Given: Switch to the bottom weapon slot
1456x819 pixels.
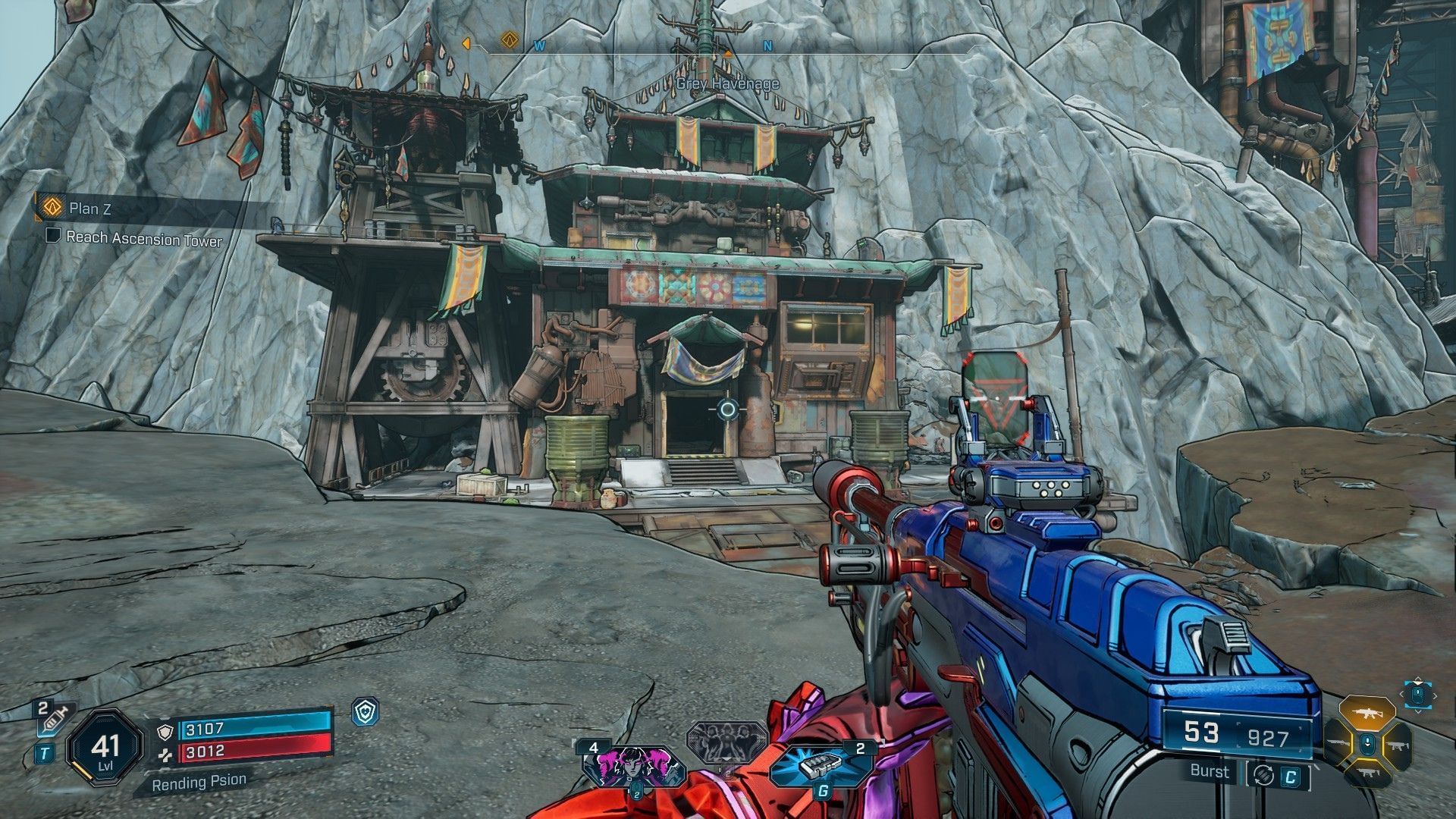Looking at the screenshot, I should tap(1367, 774).
